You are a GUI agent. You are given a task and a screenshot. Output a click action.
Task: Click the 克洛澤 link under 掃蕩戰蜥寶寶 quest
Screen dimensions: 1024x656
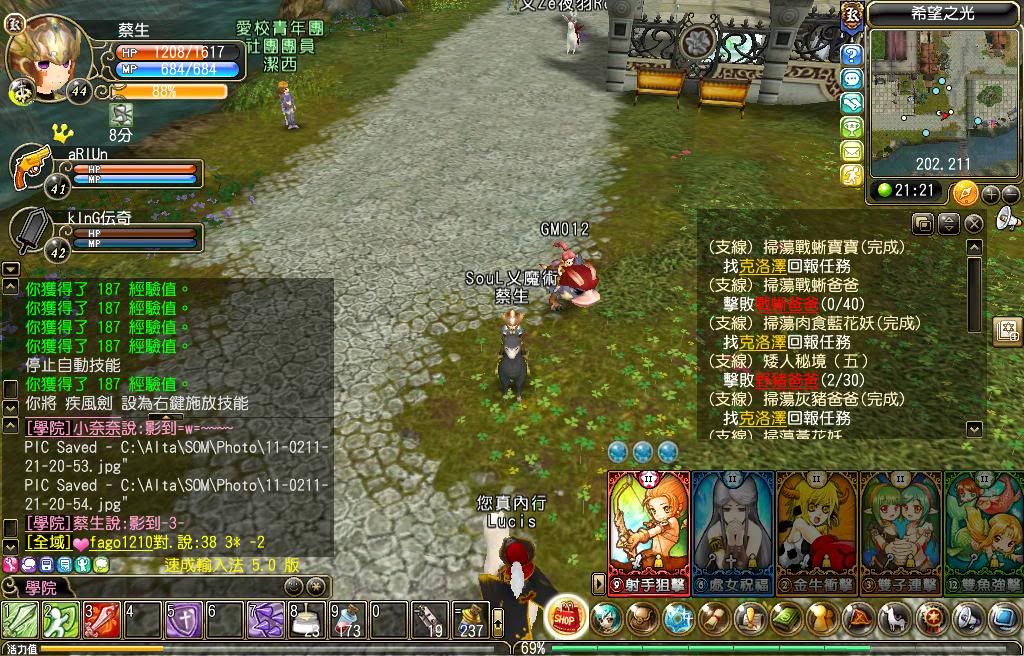tap(762, 267)
